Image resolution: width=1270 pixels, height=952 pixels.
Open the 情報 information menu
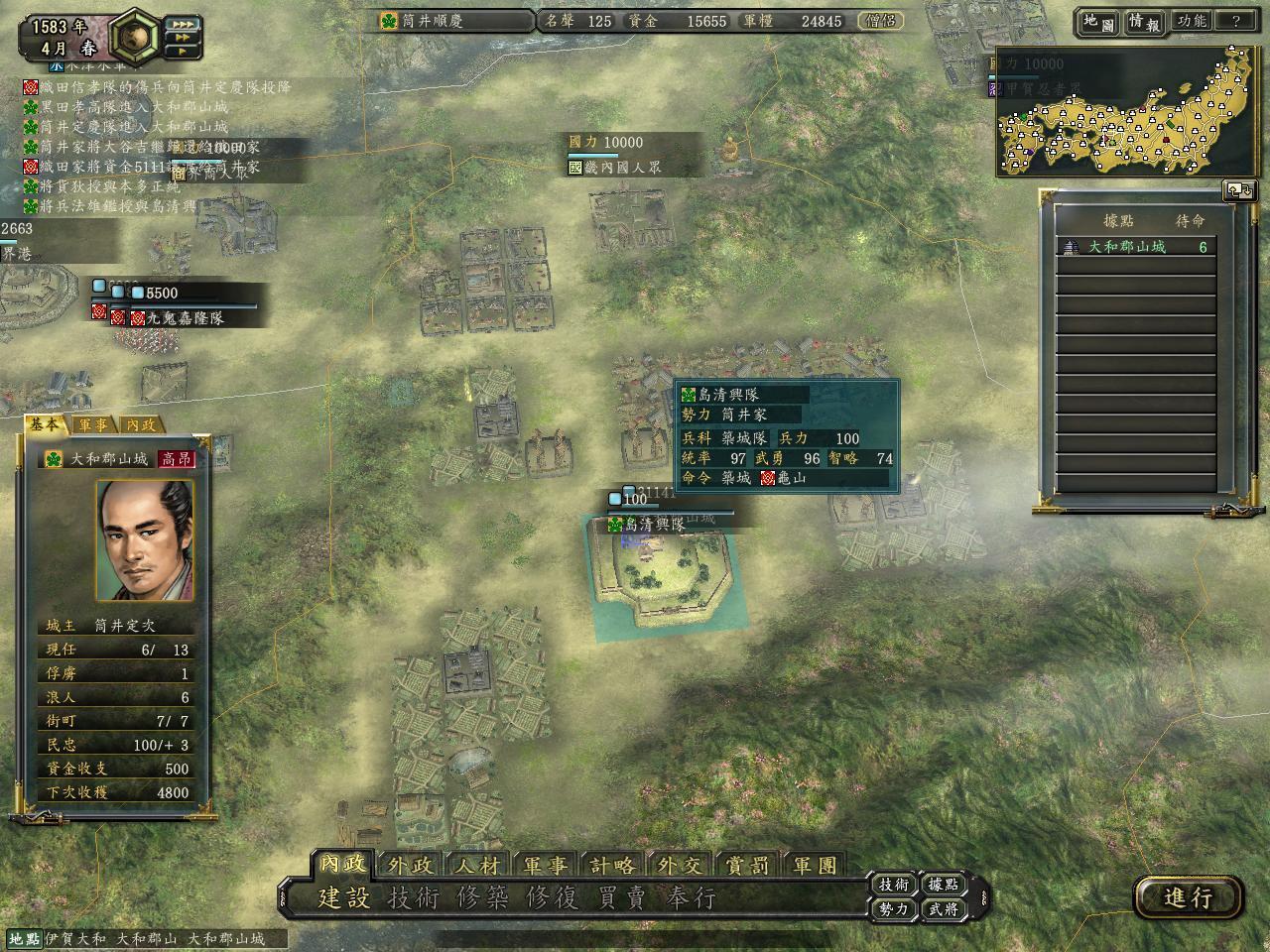click(x=1144, y=22)
